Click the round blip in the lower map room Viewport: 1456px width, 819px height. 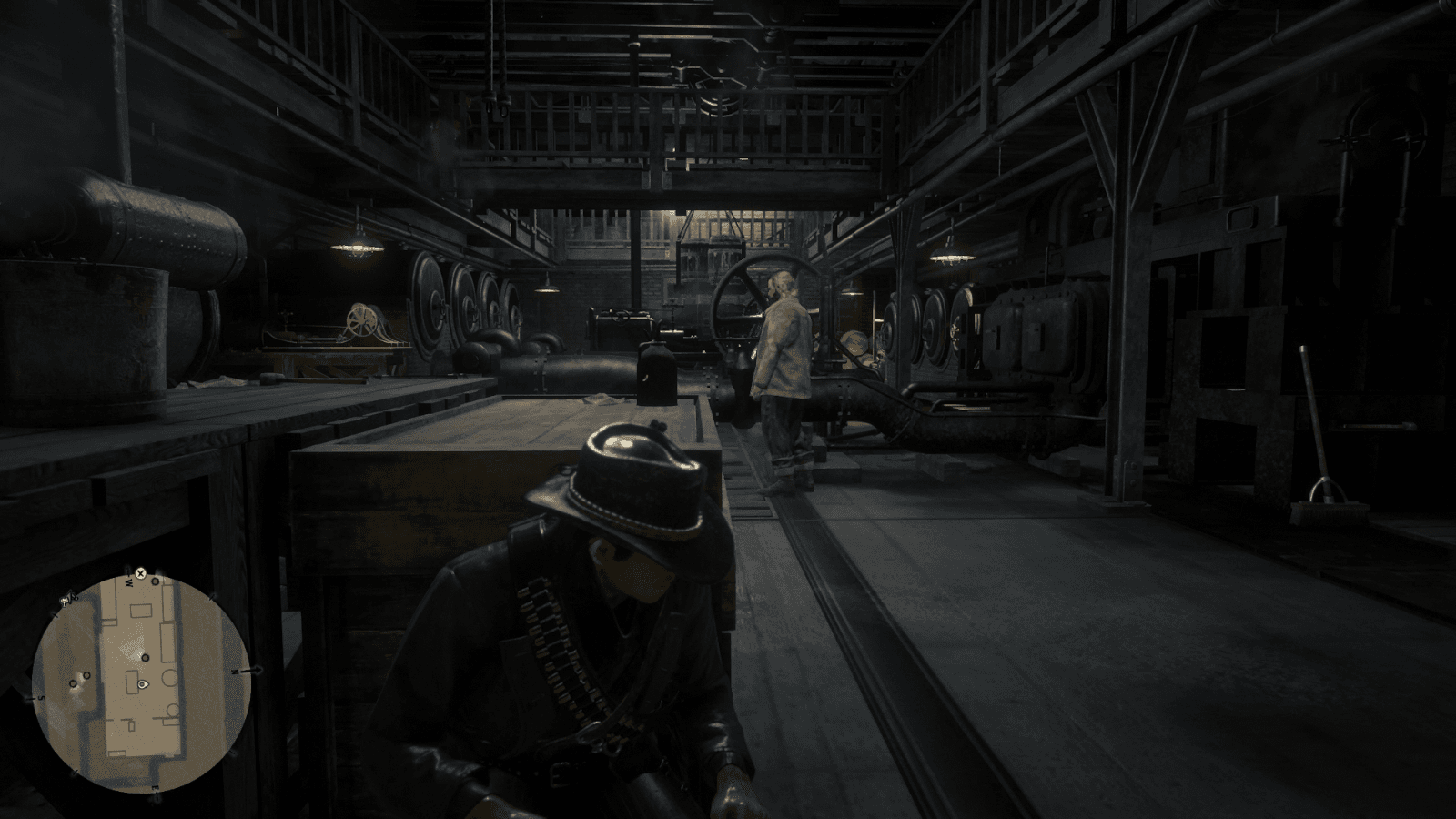[171, 710]
